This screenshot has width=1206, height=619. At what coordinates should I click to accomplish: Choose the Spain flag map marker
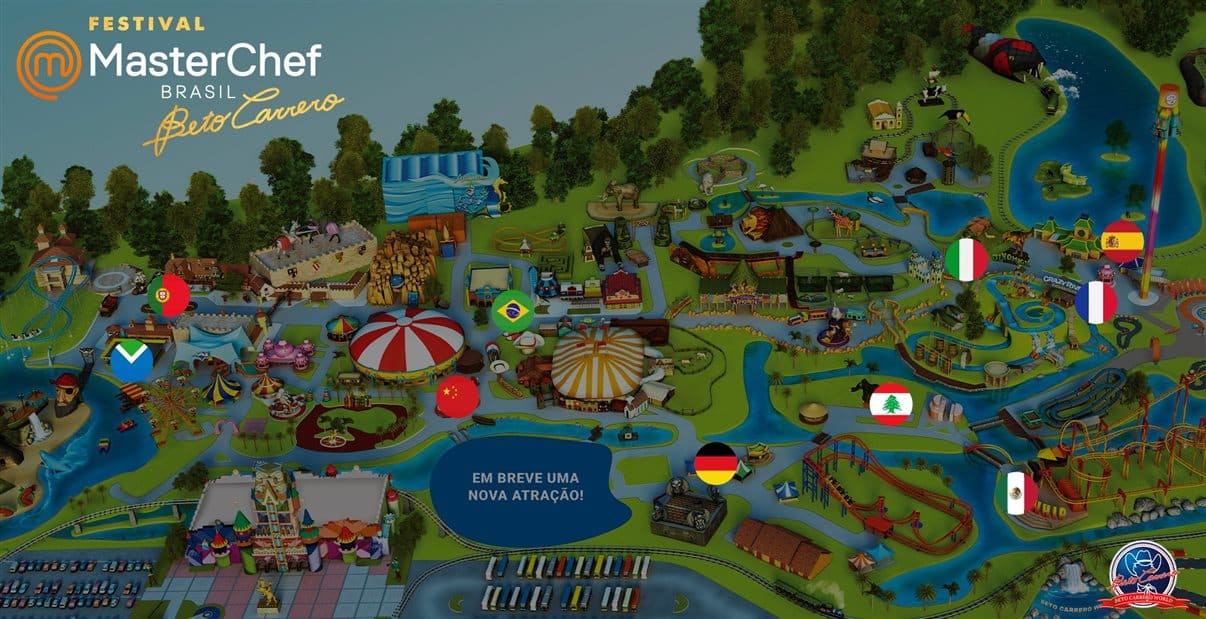tap(1122, 241)
